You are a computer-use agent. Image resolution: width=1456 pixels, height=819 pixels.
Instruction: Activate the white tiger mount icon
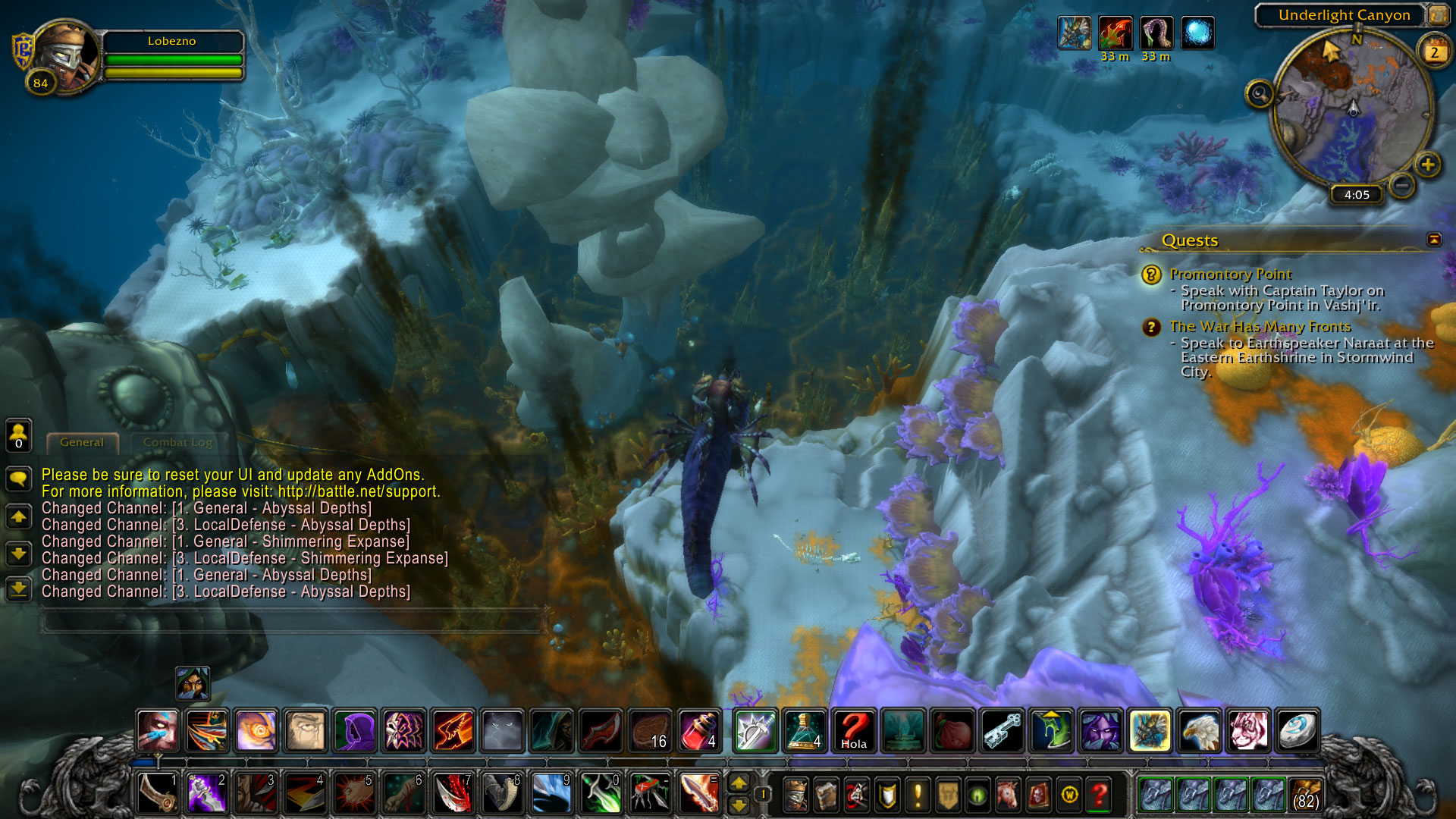[x=1247, y=731]
